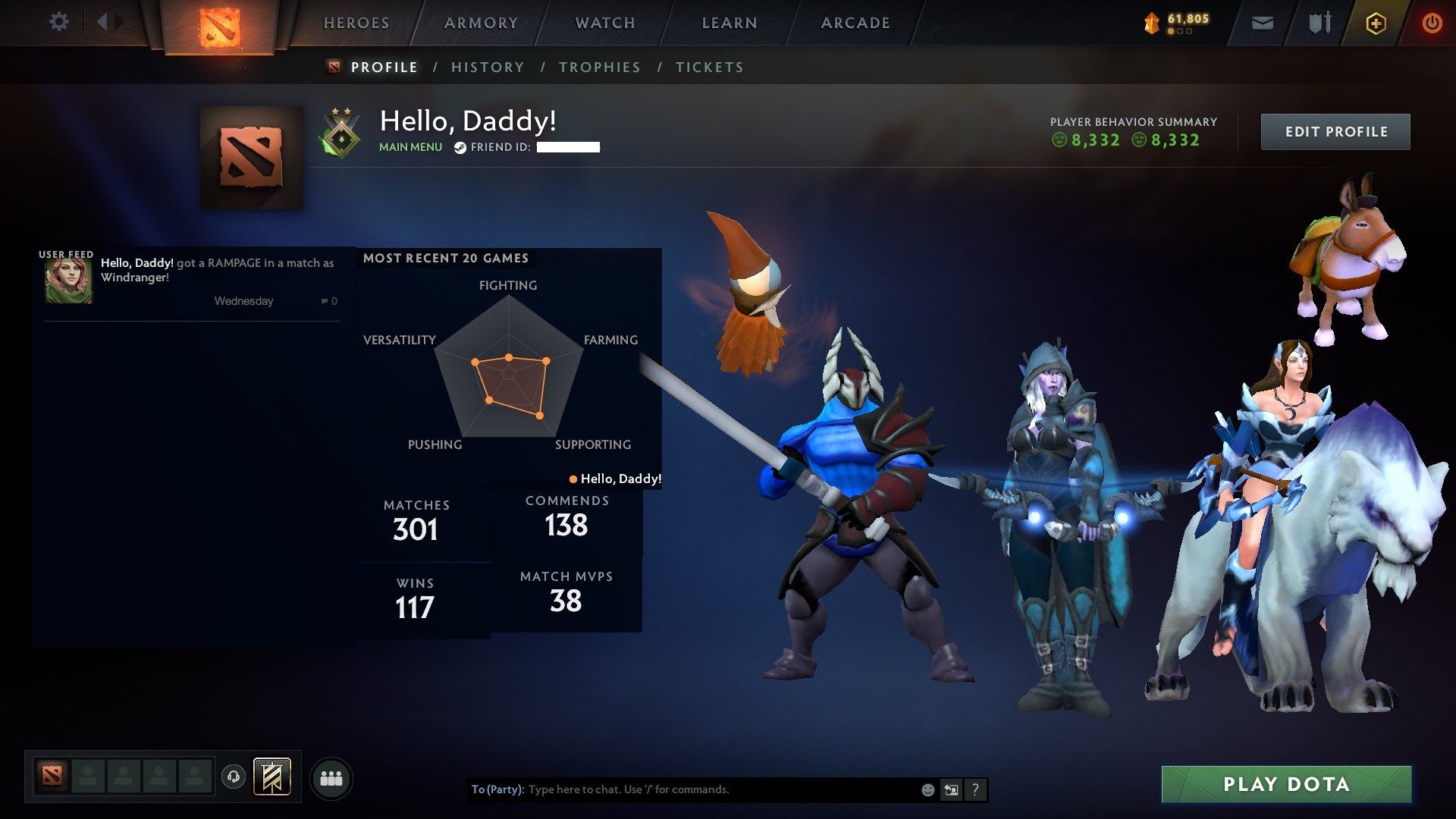Select the settings gear icon

pyautogui.click(x=59, y=22)
